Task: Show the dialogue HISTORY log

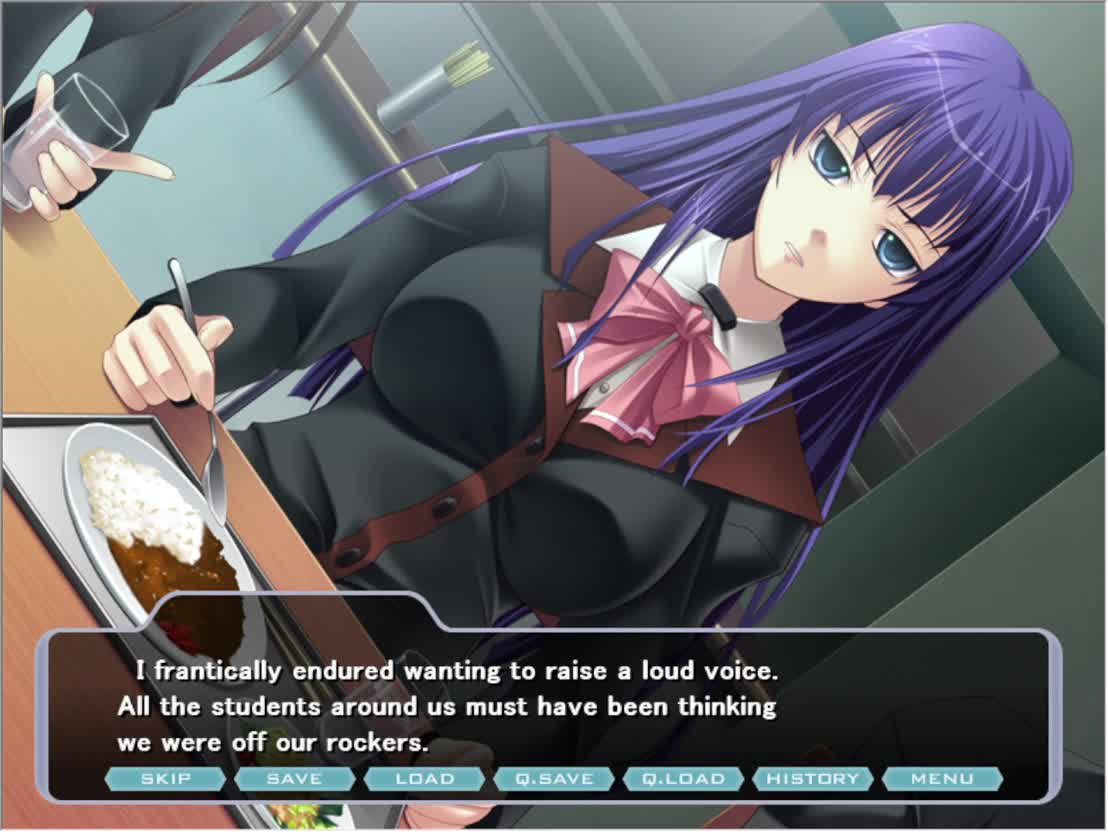Action: (x=812, y=778)
